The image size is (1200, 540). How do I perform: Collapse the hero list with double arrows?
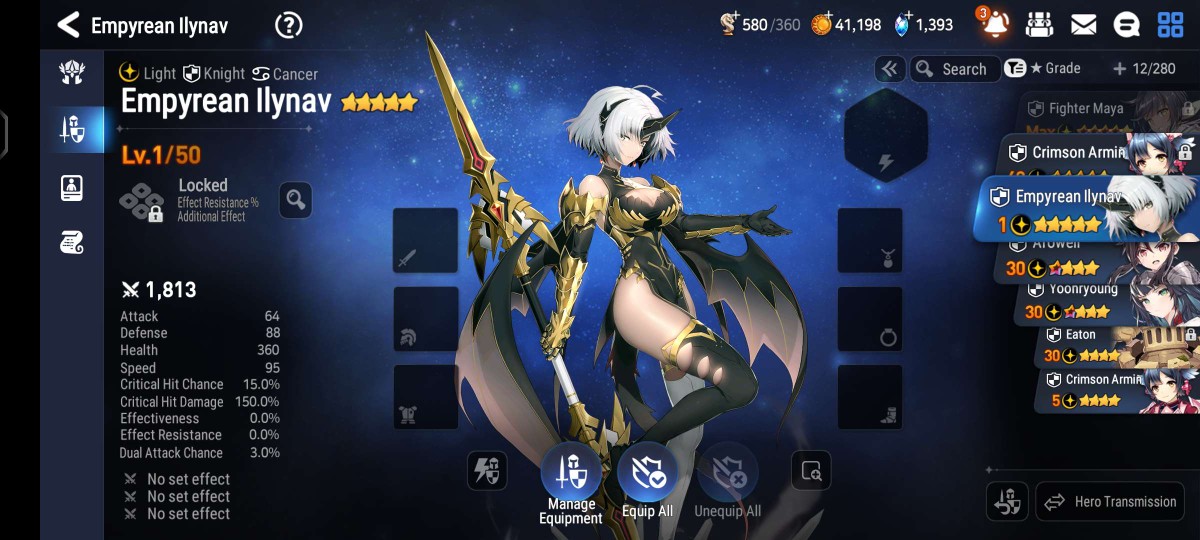point(889,69)
